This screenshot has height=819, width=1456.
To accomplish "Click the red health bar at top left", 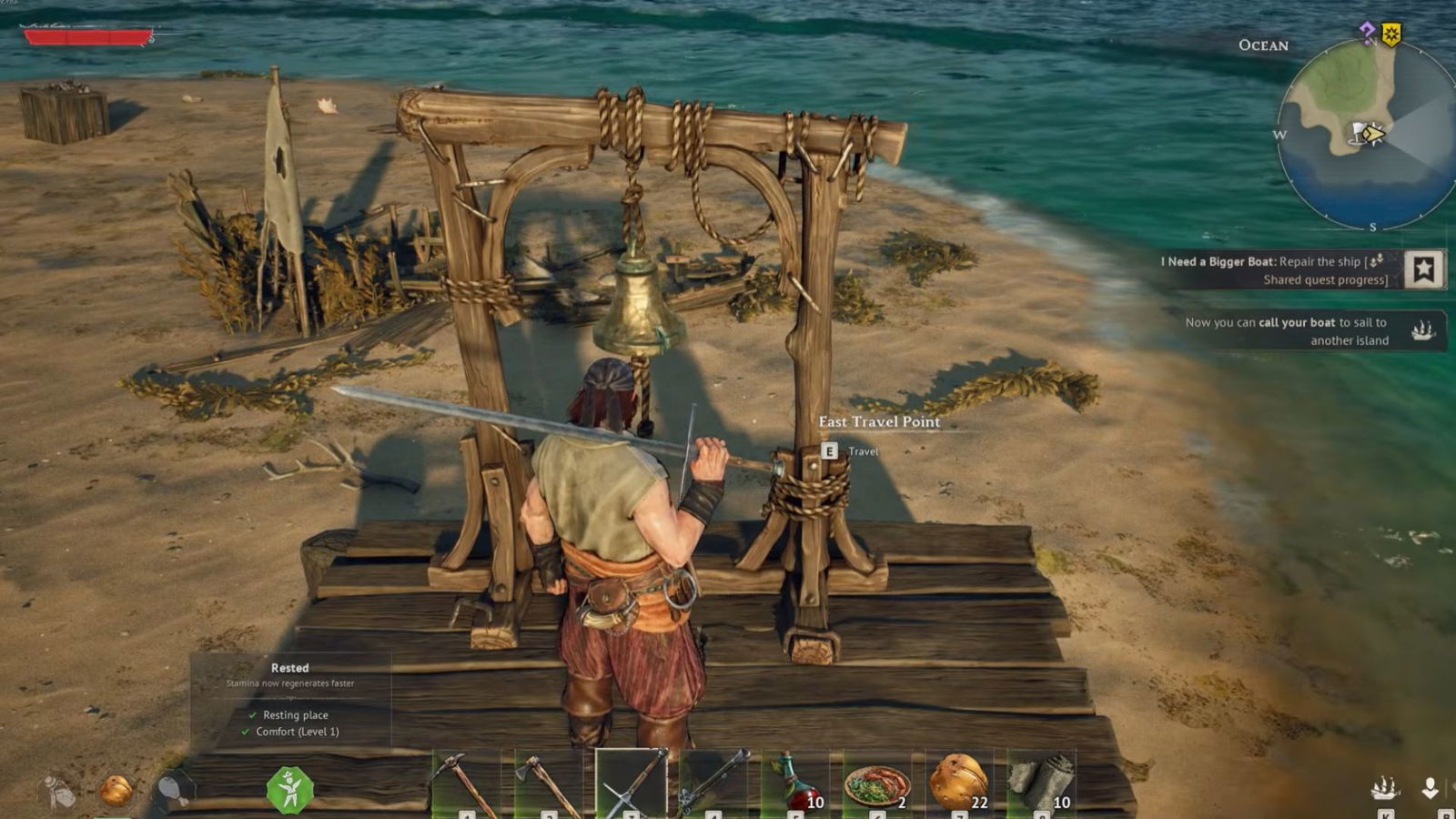I will (x=86, y=38).
